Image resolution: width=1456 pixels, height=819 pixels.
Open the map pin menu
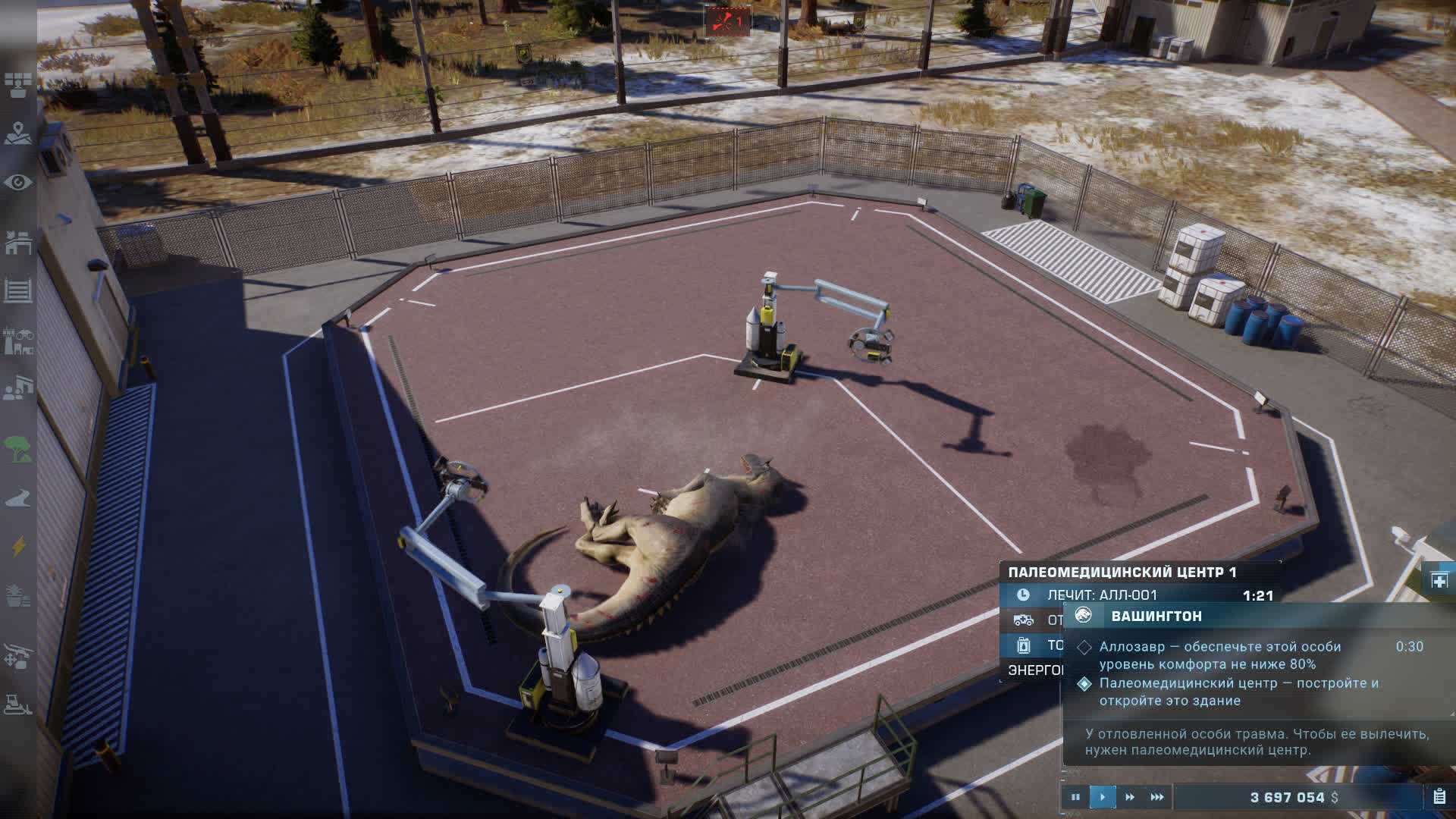[x=17, y=133]
